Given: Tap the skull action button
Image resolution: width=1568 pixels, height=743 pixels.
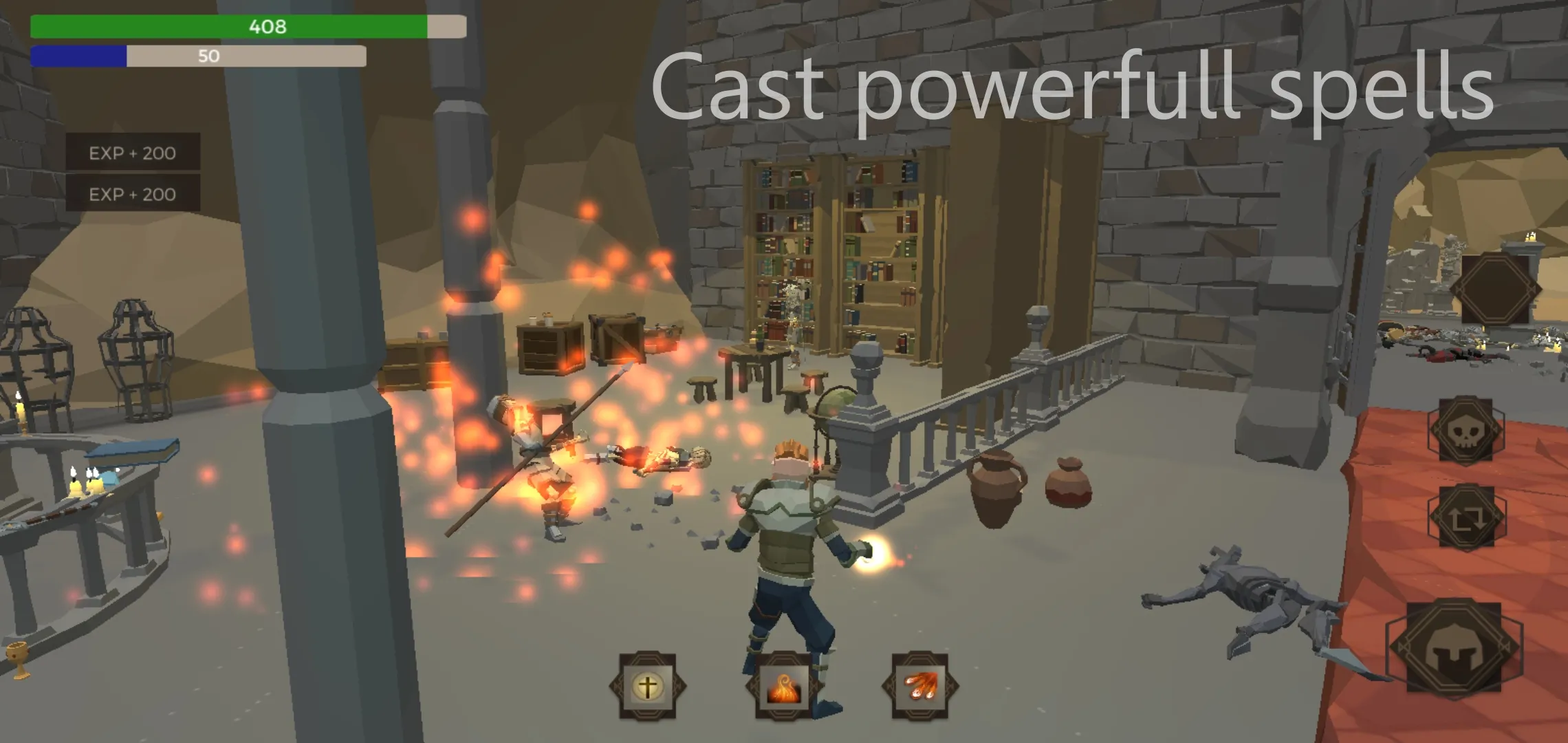Looking at the screenshot, I should click(1466, 430).
